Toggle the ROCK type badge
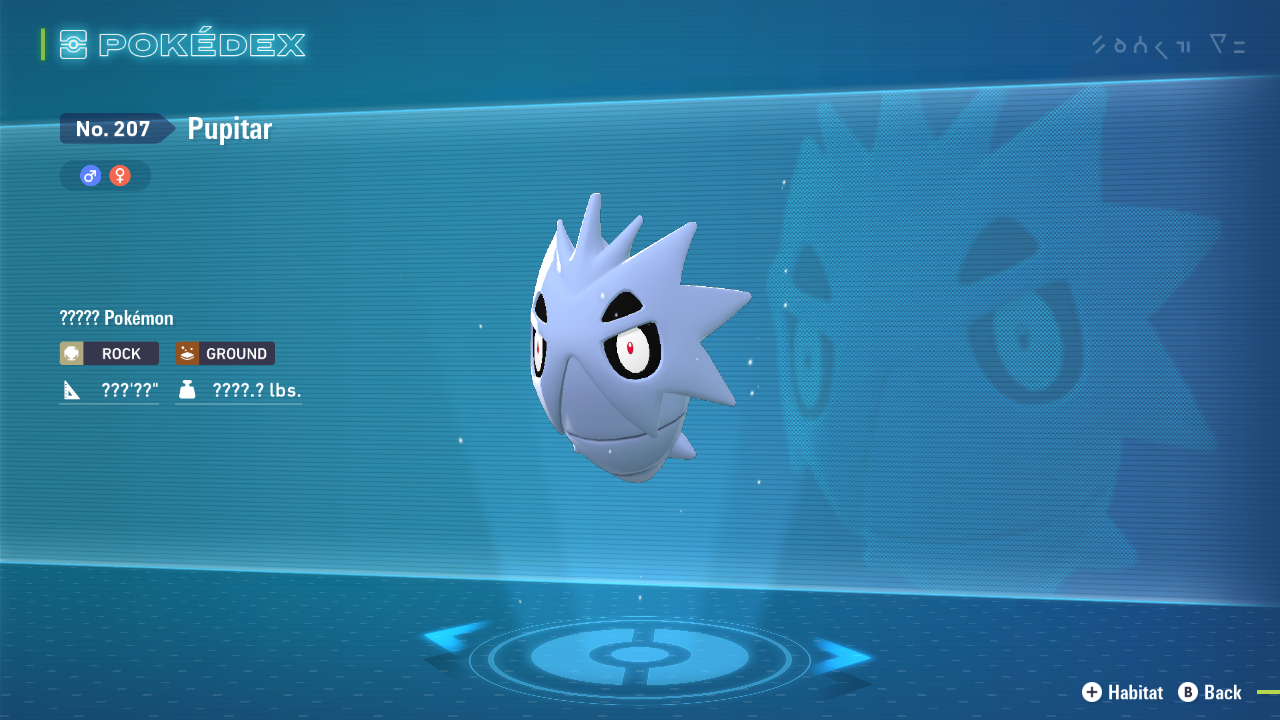This screenshot has width=1280, height=720. (x=108, y=353)
